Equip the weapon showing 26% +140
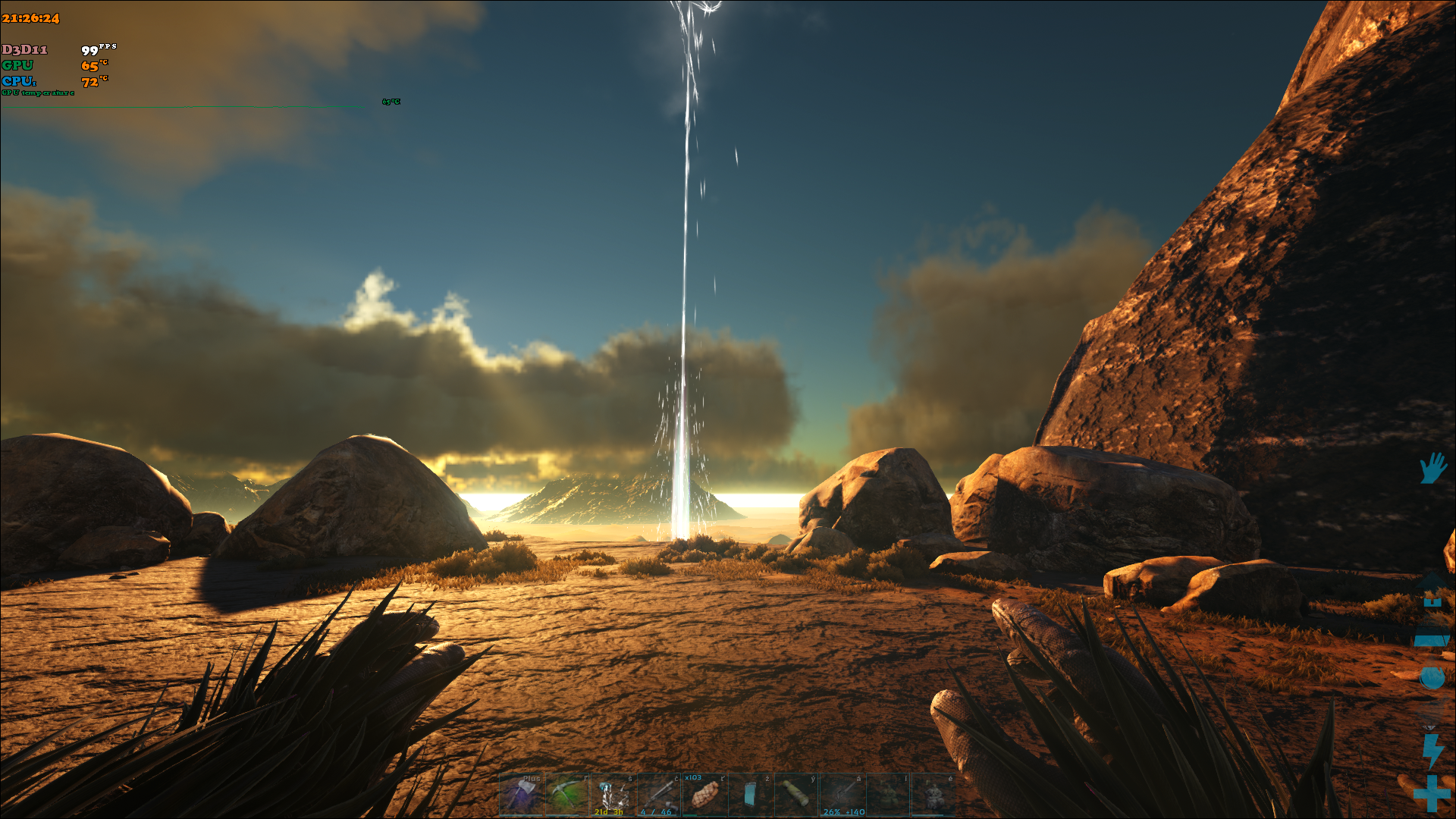This screenshot has width=1456, height=819. tap(842, 795)
